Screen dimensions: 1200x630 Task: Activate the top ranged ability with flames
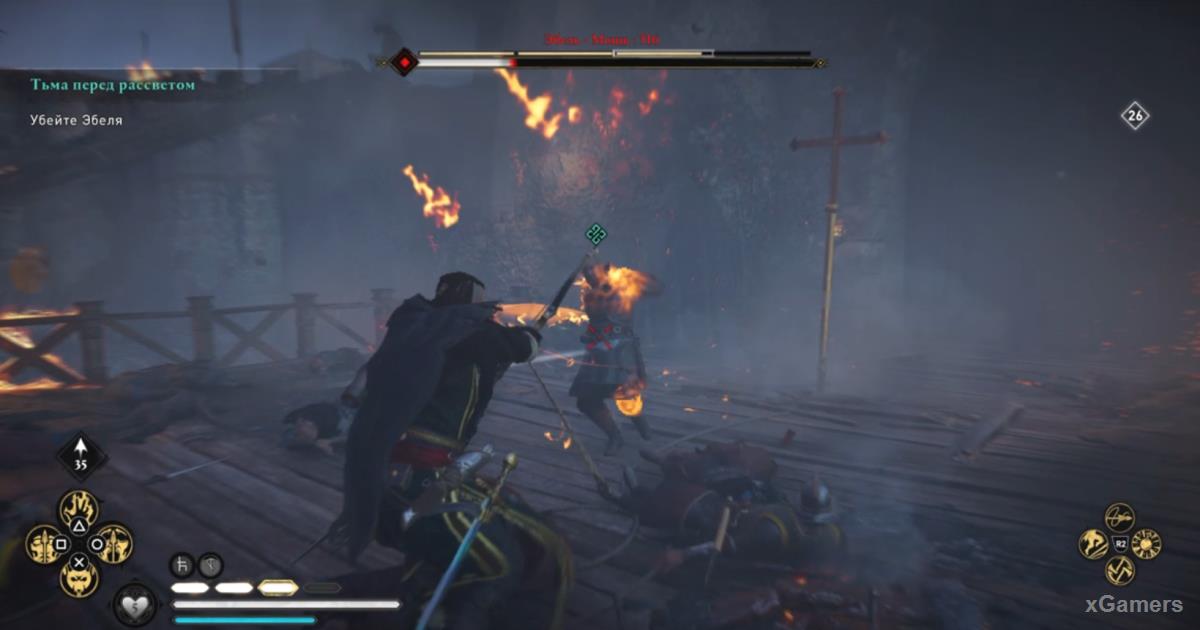(78, 511)
